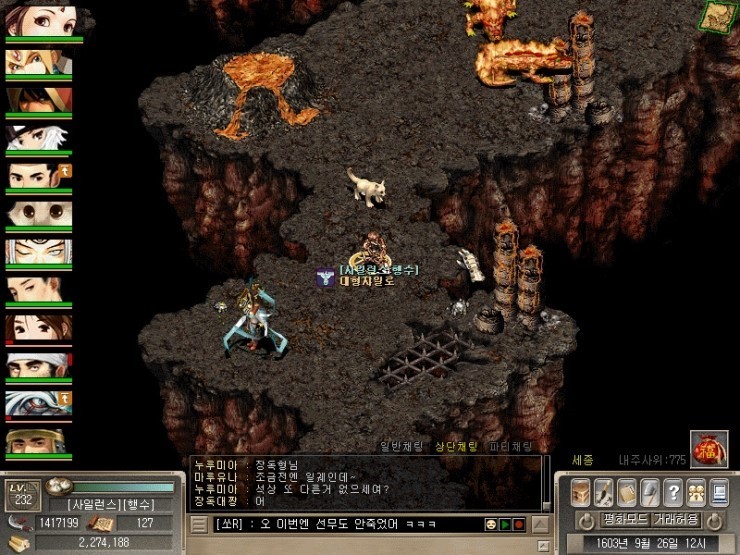Open the brush and ink icon
This screenshot has width=740, height=555.
tap(605, 492)
